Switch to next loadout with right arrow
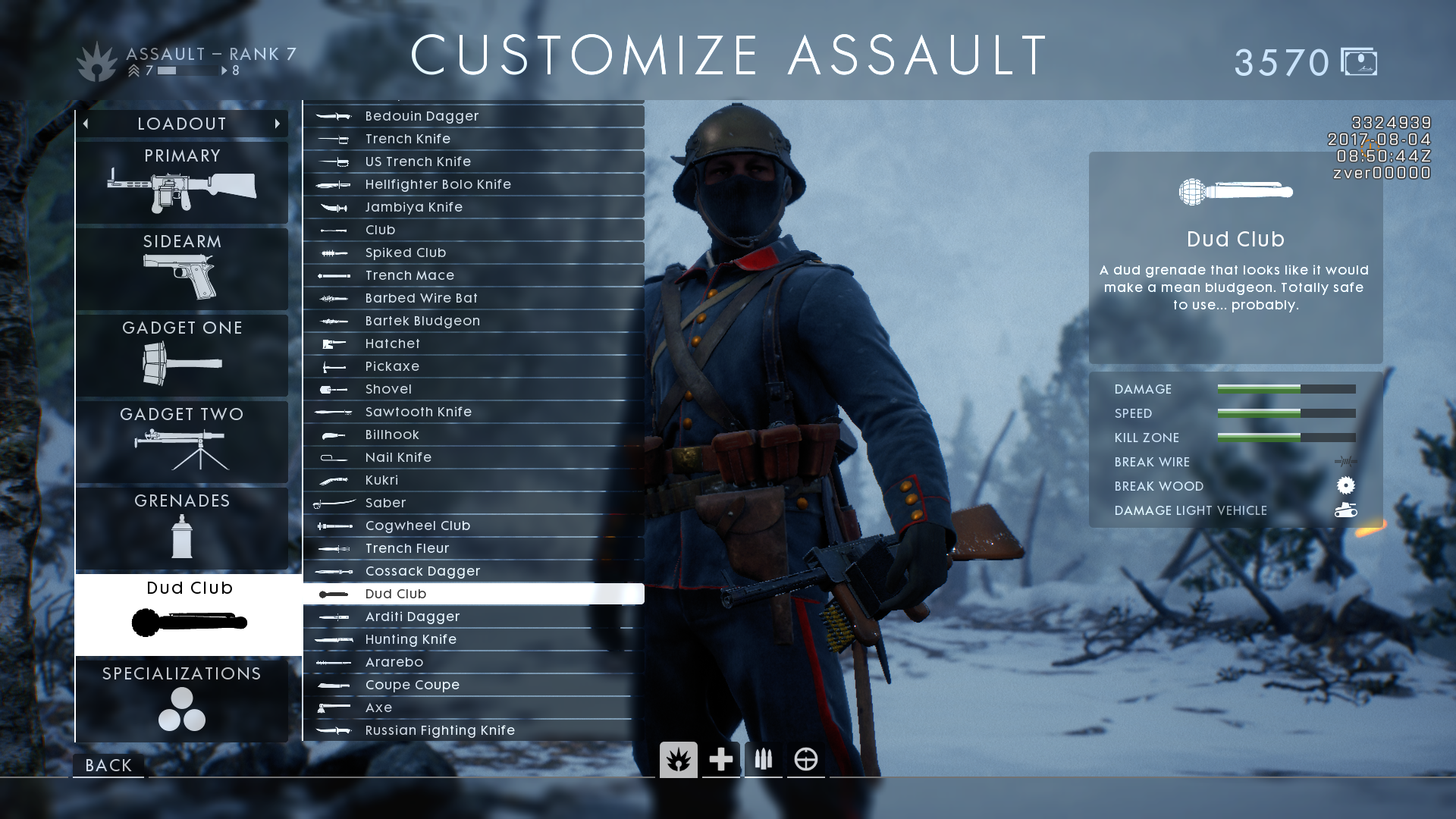1456x819 pixels. 278,124
